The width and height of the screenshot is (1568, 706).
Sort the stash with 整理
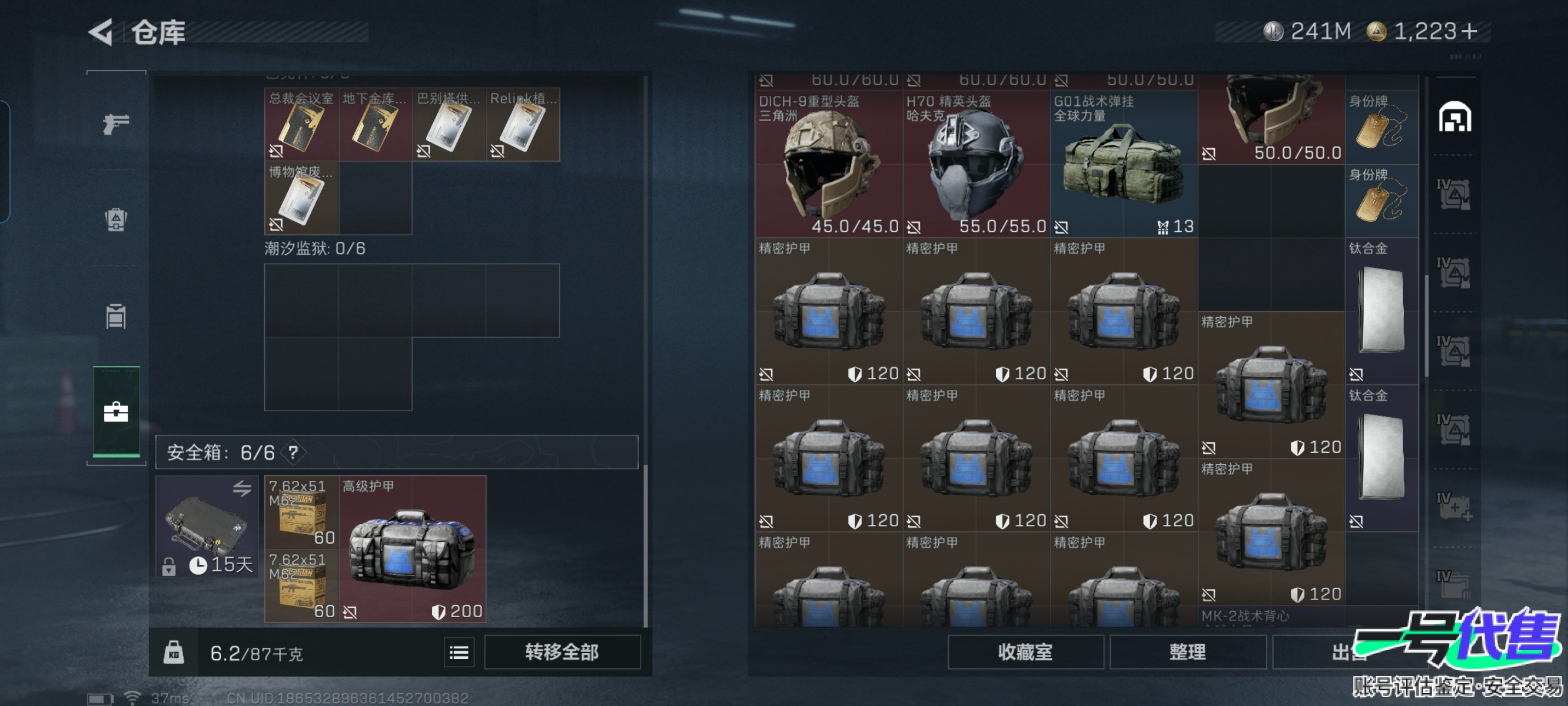click(x=1187, y=652)
